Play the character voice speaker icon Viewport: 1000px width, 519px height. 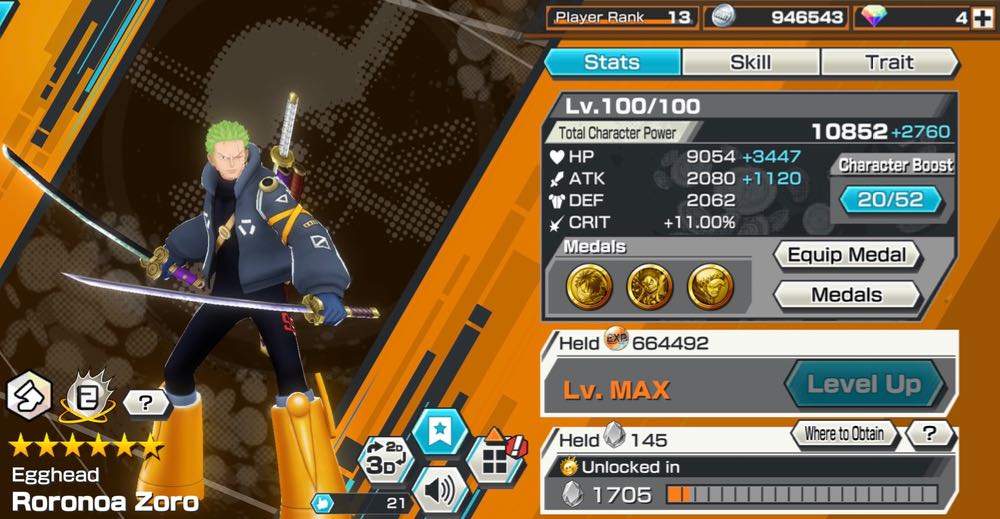441,490
